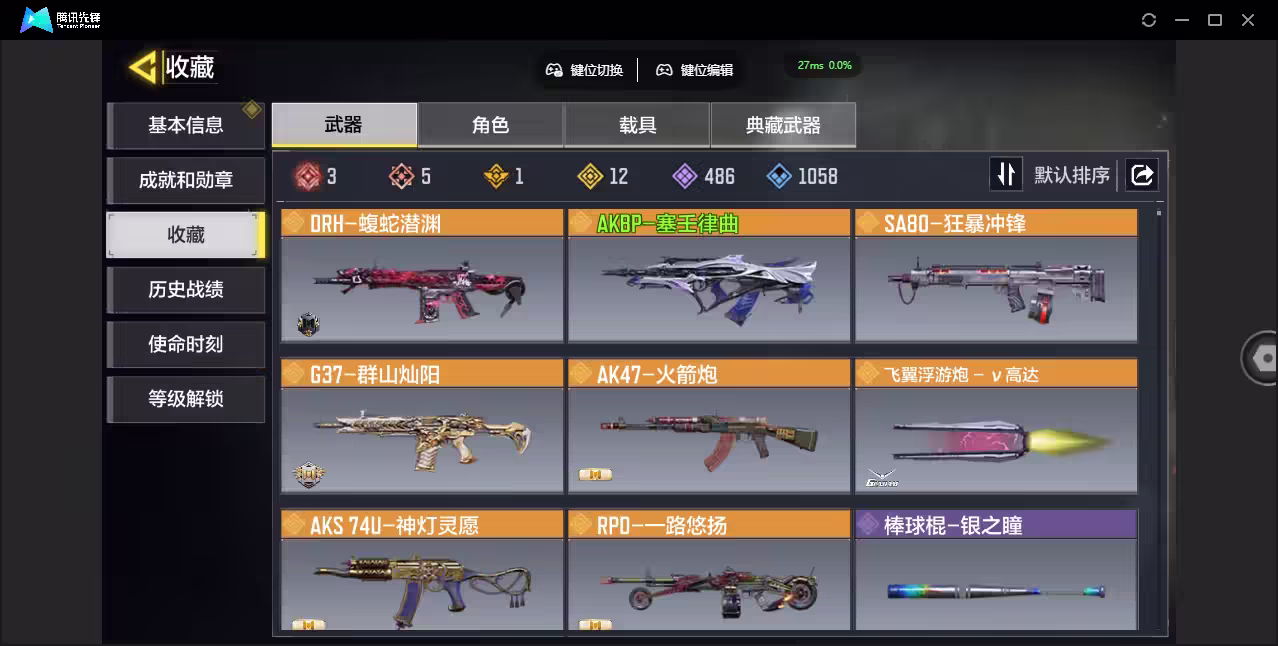This screenshot has width=1278, height=646.
Task: Open the 基本信息 menu entry
Action: point(186,126)
